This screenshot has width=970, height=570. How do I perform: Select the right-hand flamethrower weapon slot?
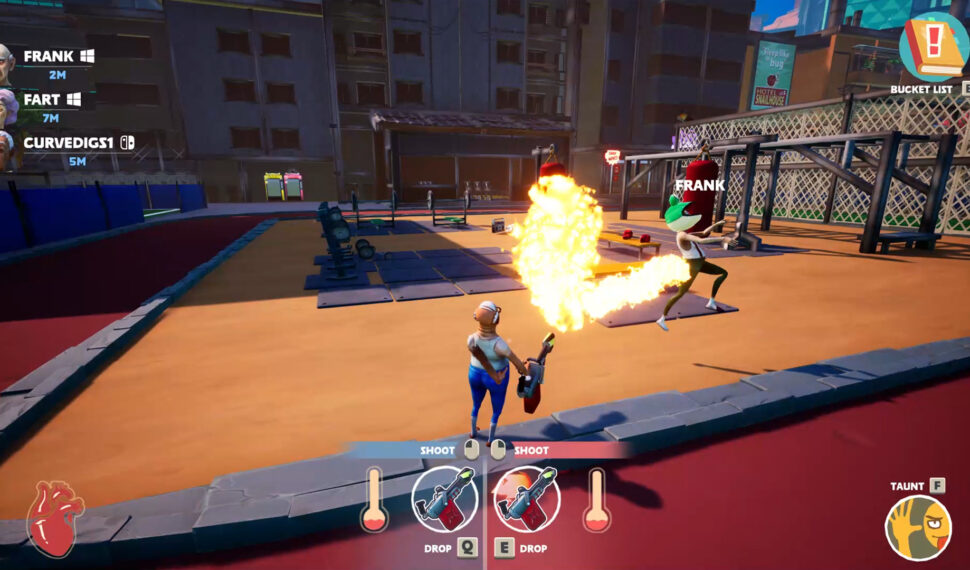pos(525,499)
